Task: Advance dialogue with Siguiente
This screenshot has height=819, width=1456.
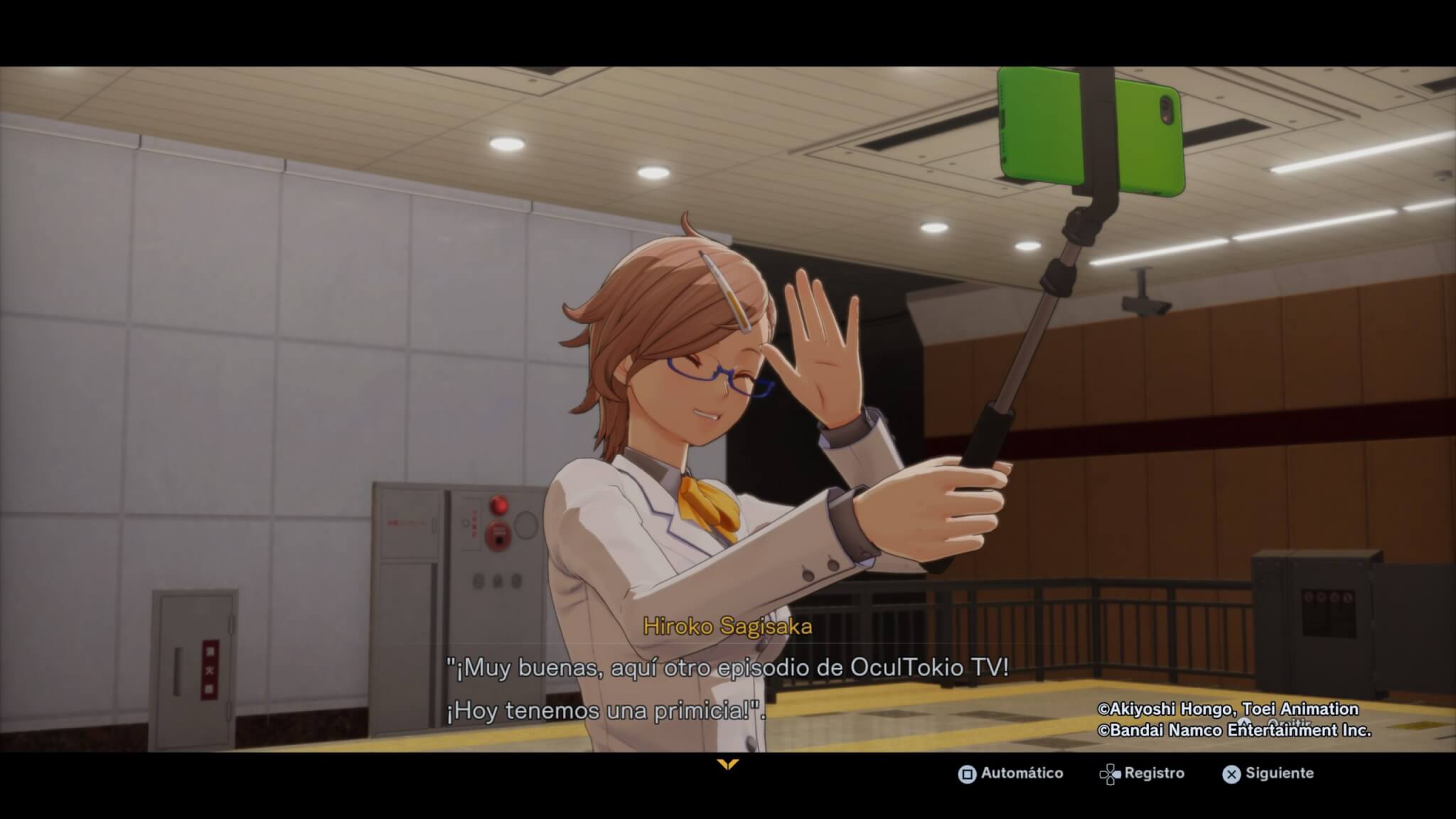Action: pyautogui.click(x=1269, y=773)
